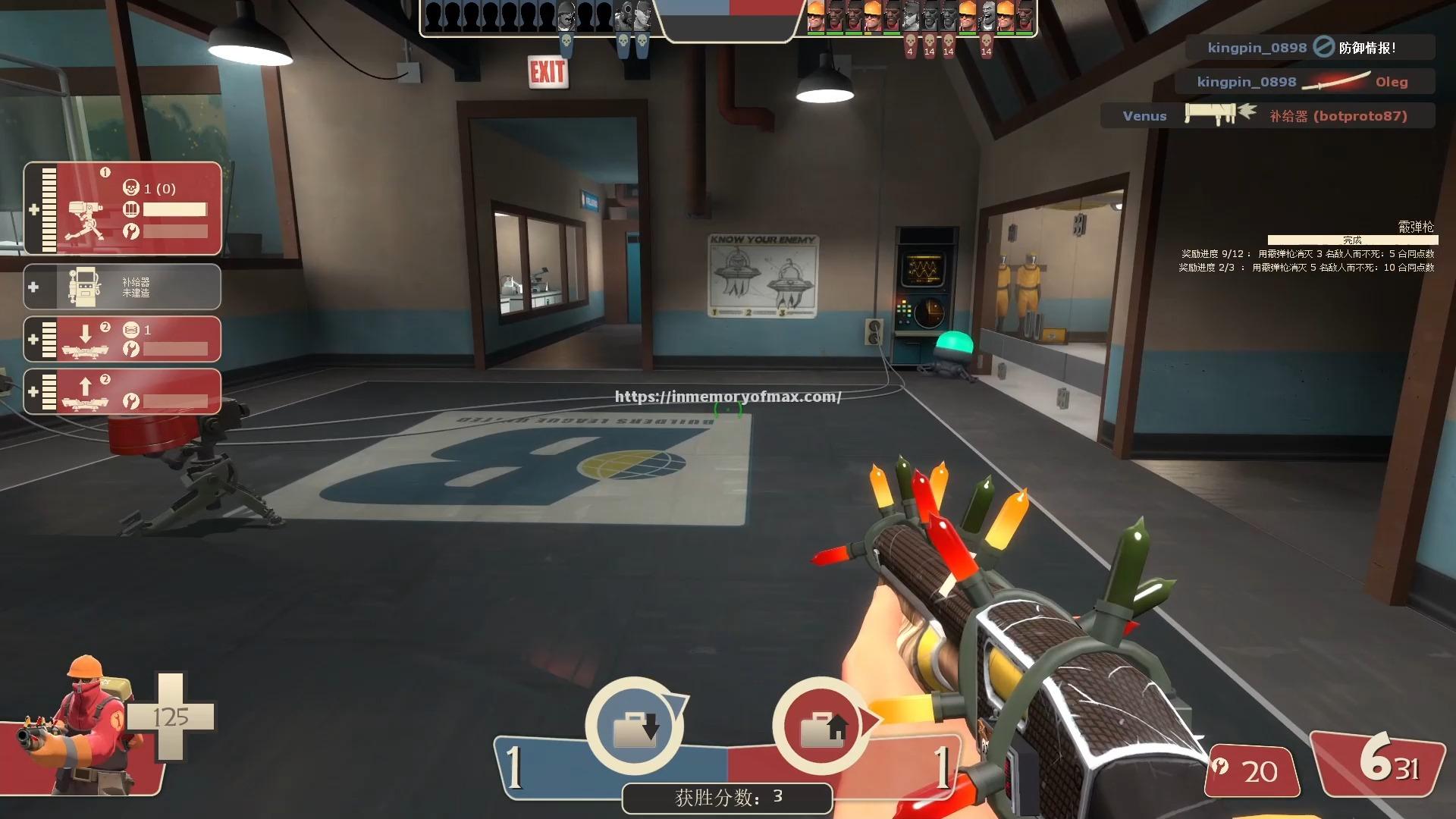Screen dimensions: 1456x819
Task: Select the kingpin_0898 killed Oleg feed entry
Action: 1304,82
